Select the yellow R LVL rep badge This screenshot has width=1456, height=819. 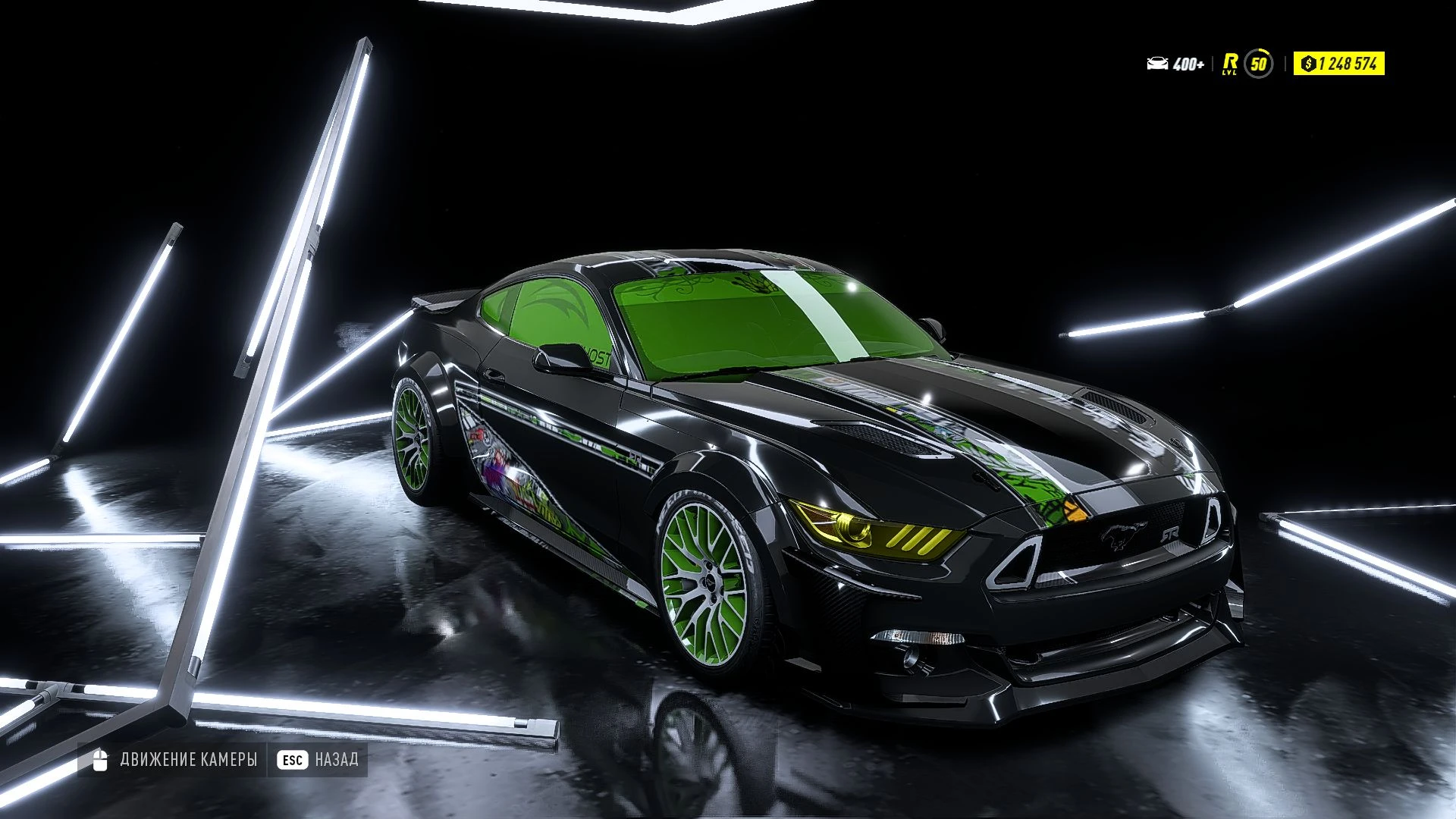[1230, 64]
